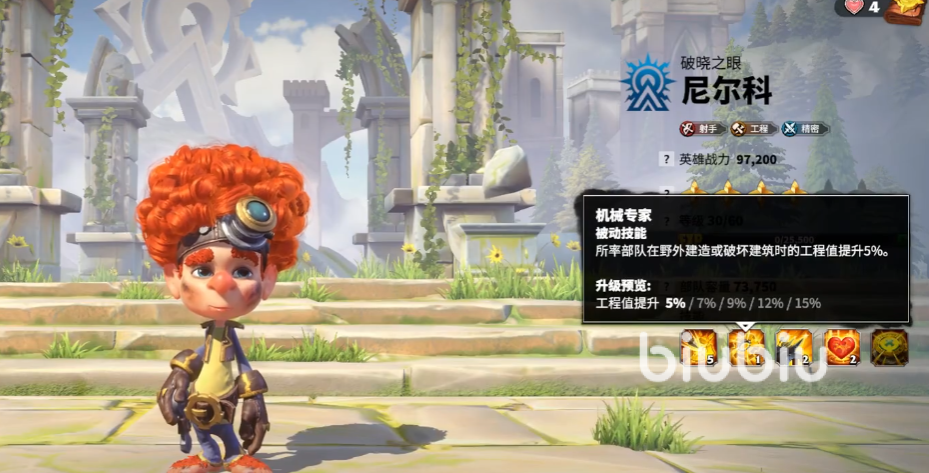
Task: Click the heart counter showing 4
Action: [862, 8]
